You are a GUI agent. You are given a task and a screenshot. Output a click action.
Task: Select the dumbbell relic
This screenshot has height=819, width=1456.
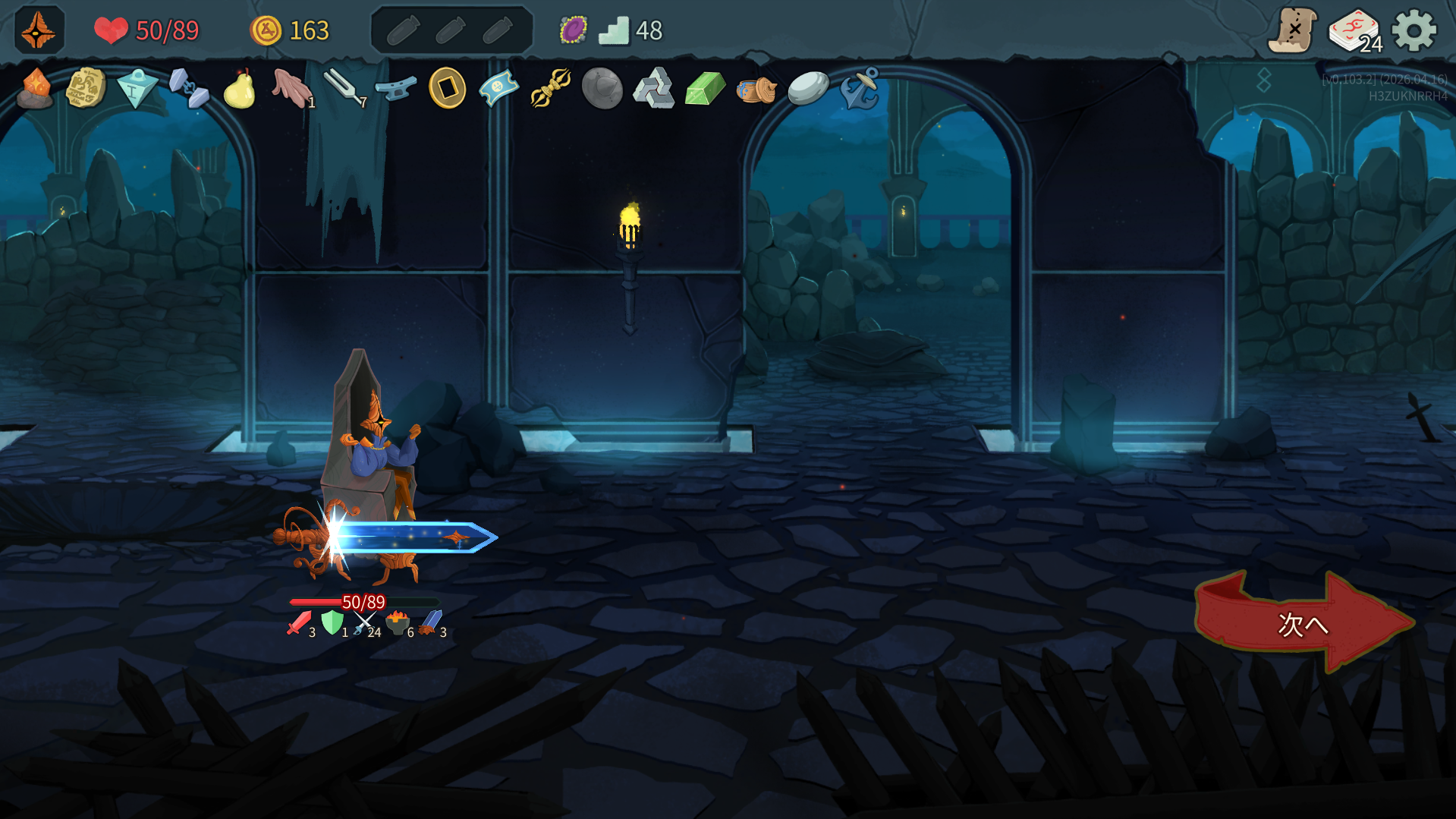pyautogui.click(x=188, y=89)
